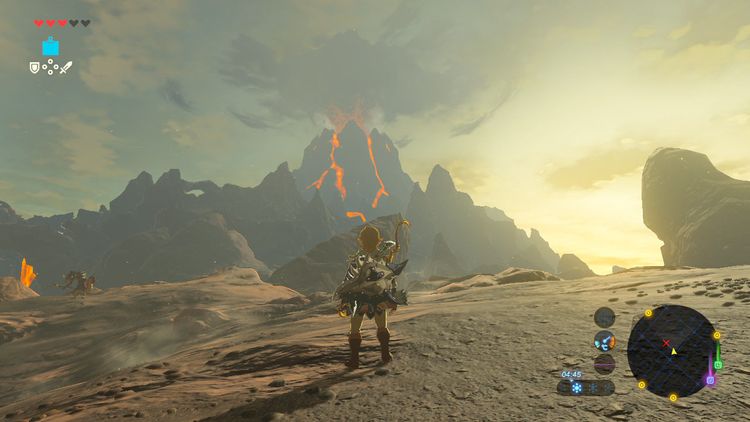The image size is (750, 422).
Task: Select the sword weapon quick-swap icon
Action: (67, 68)
